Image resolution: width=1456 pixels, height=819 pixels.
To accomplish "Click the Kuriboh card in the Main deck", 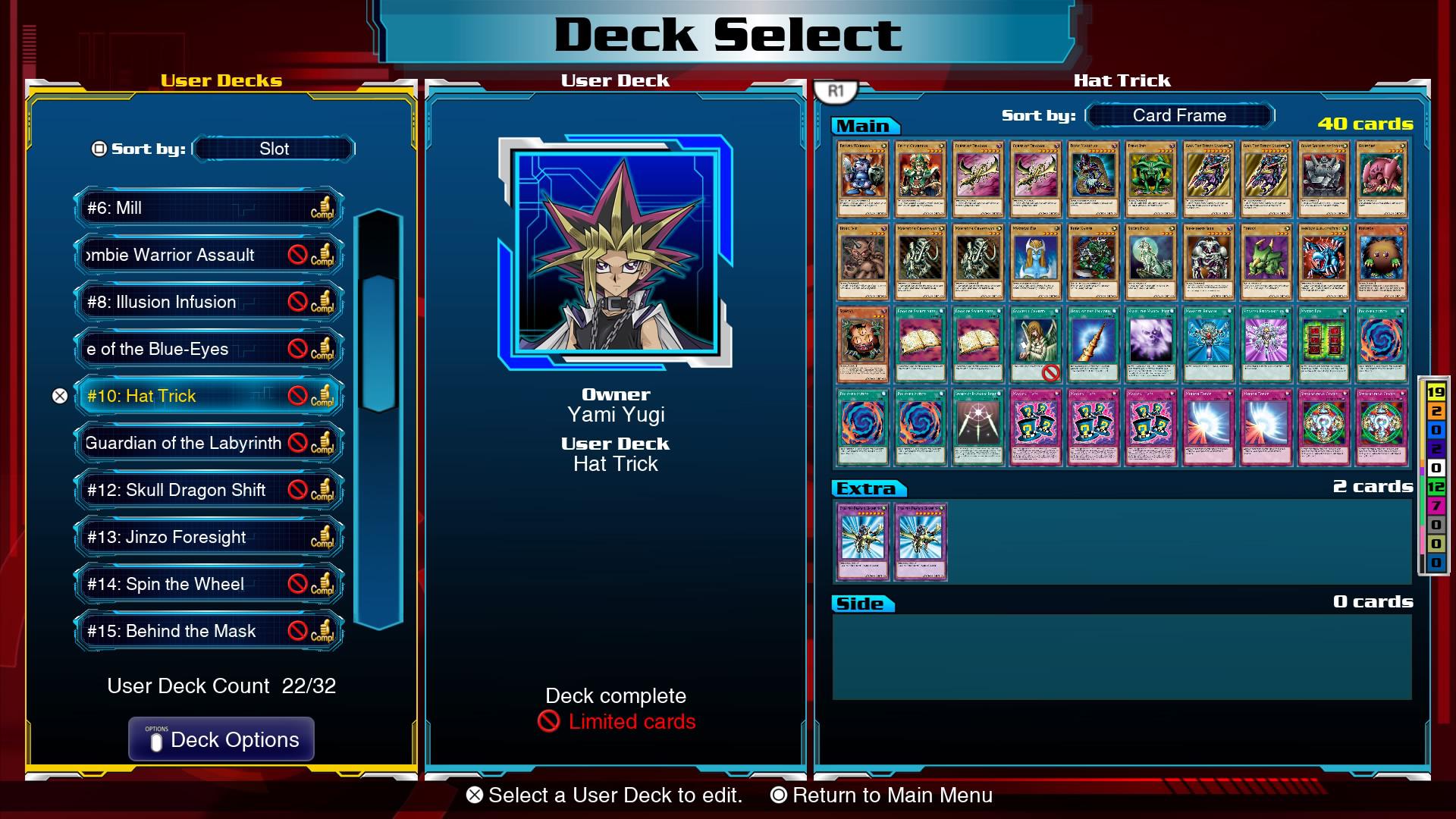I will (1382, 263).
